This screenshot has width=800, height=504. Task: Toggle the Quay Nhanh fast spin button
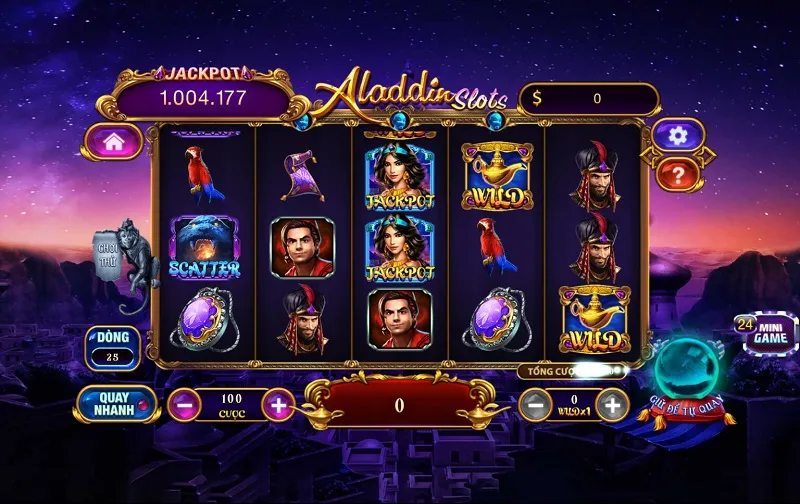point(114,404)
